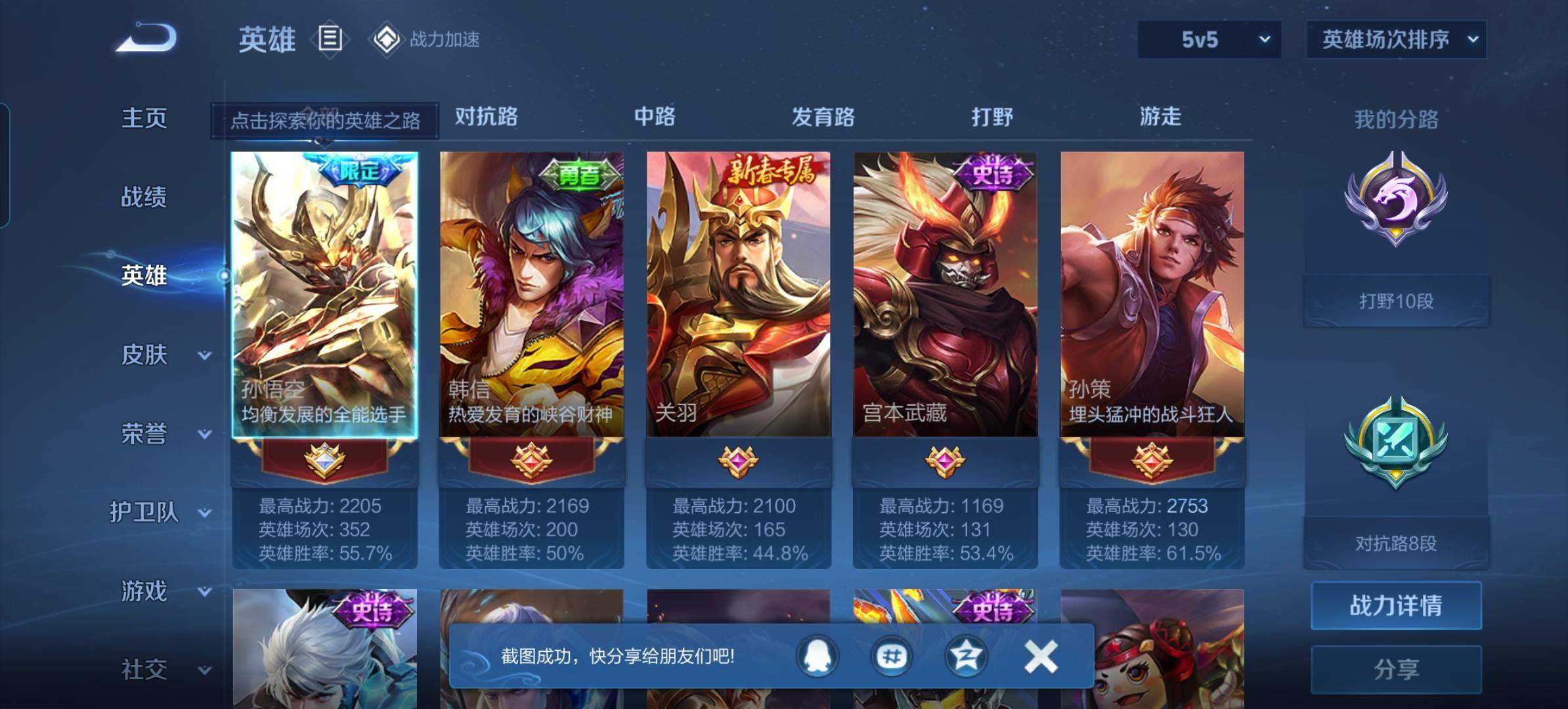
Task: Go back using the return arrow
Action: click(146, 37)
